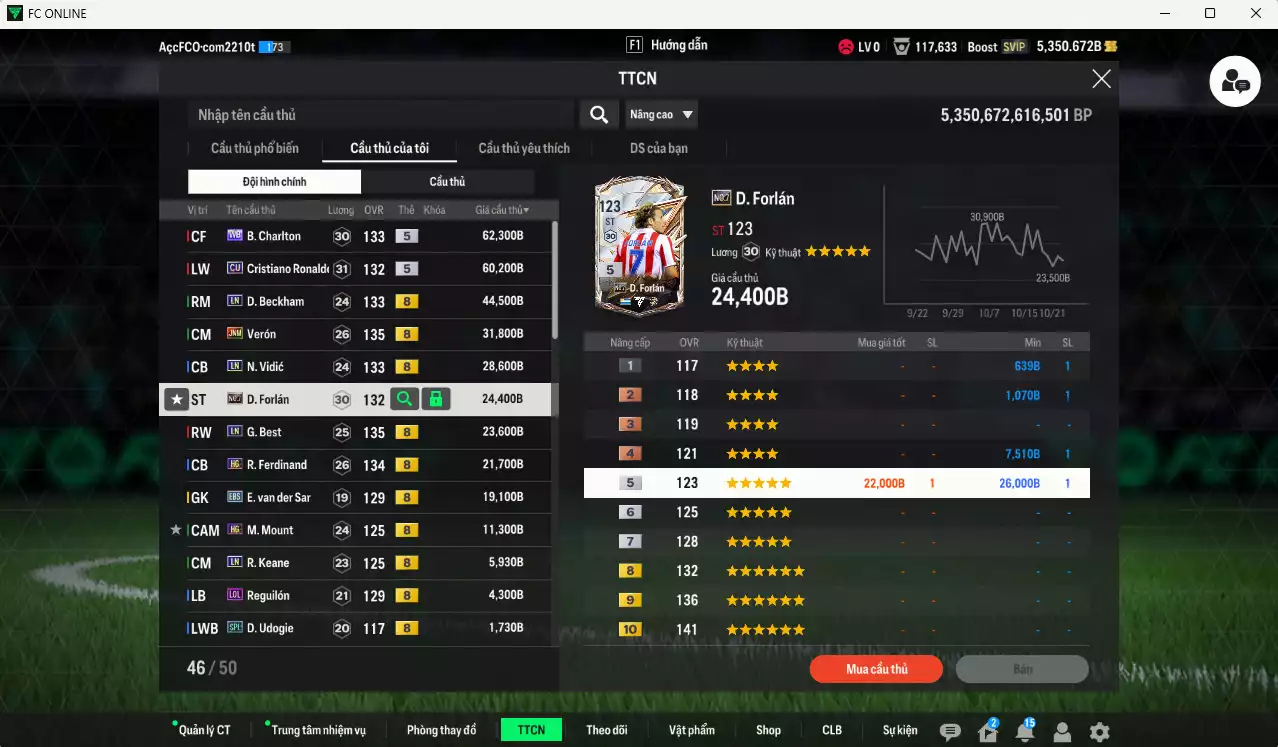The height and width of the screenshot is (747, 1278).
Task: Click the magnifying glass search button
Action: click(598, 115)
